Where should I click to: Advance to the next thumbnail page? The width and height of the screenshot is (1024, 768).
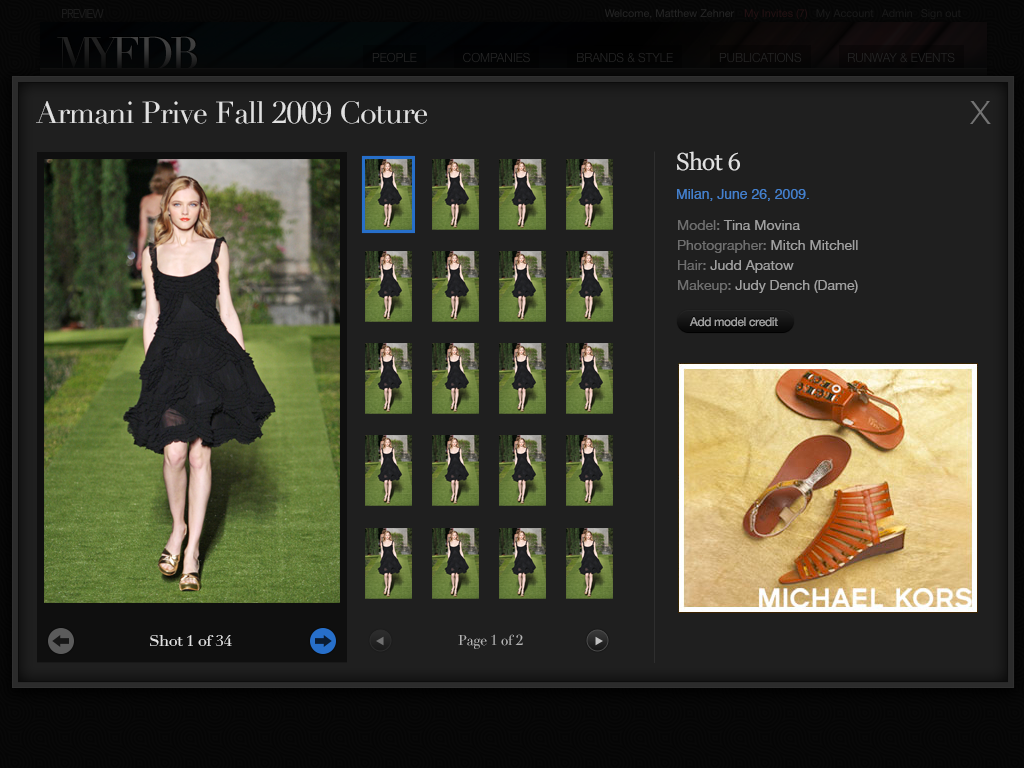coord(597,641)
